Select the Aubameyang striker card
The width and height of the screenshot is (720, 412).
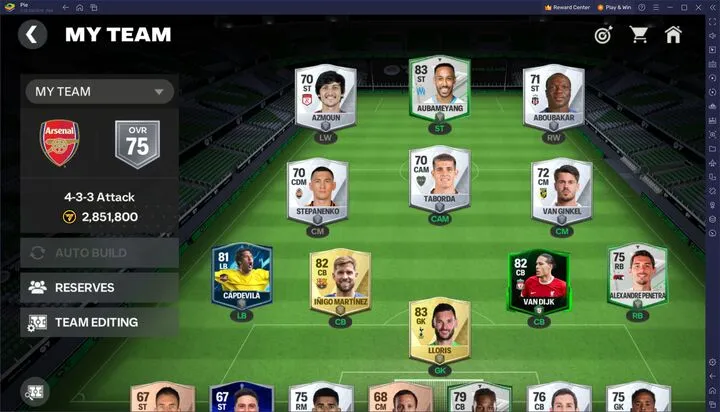[x=439, y=91]
